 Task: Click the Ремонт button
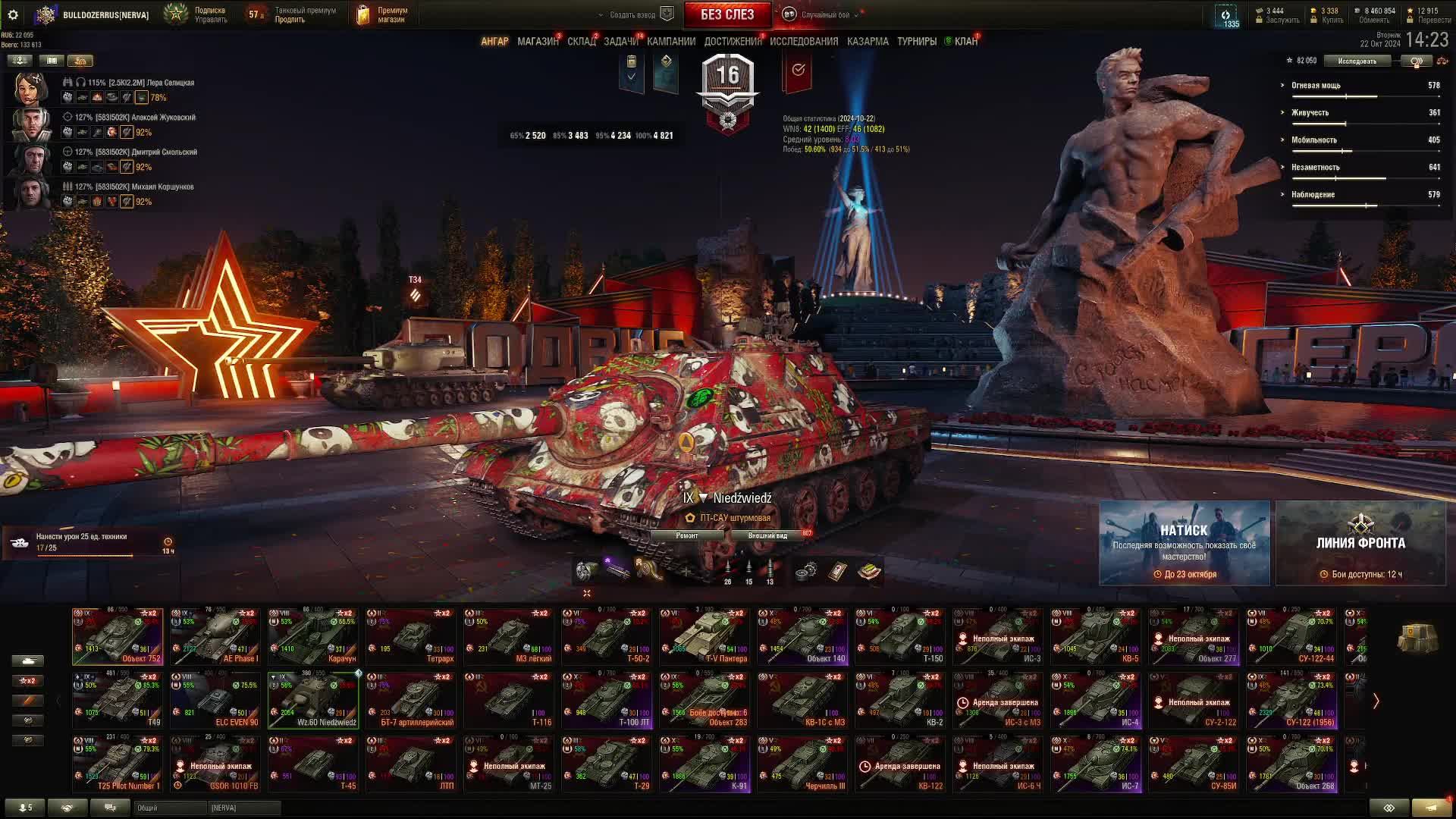coord(687,535)
